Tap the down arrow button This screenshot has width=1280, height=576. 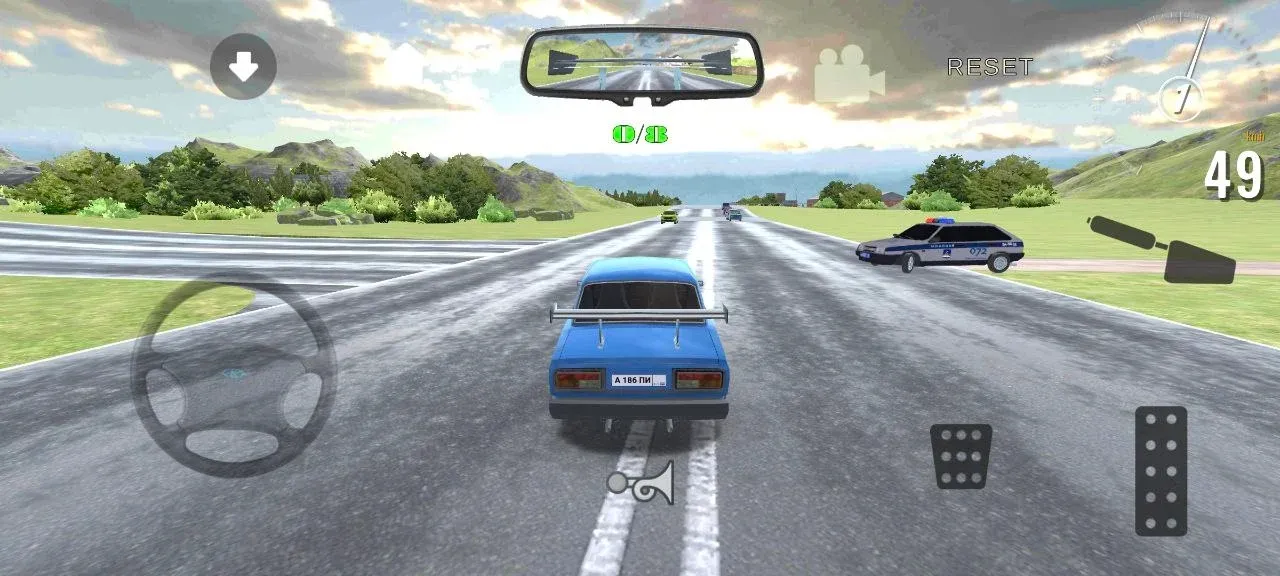tap(243, 66)
